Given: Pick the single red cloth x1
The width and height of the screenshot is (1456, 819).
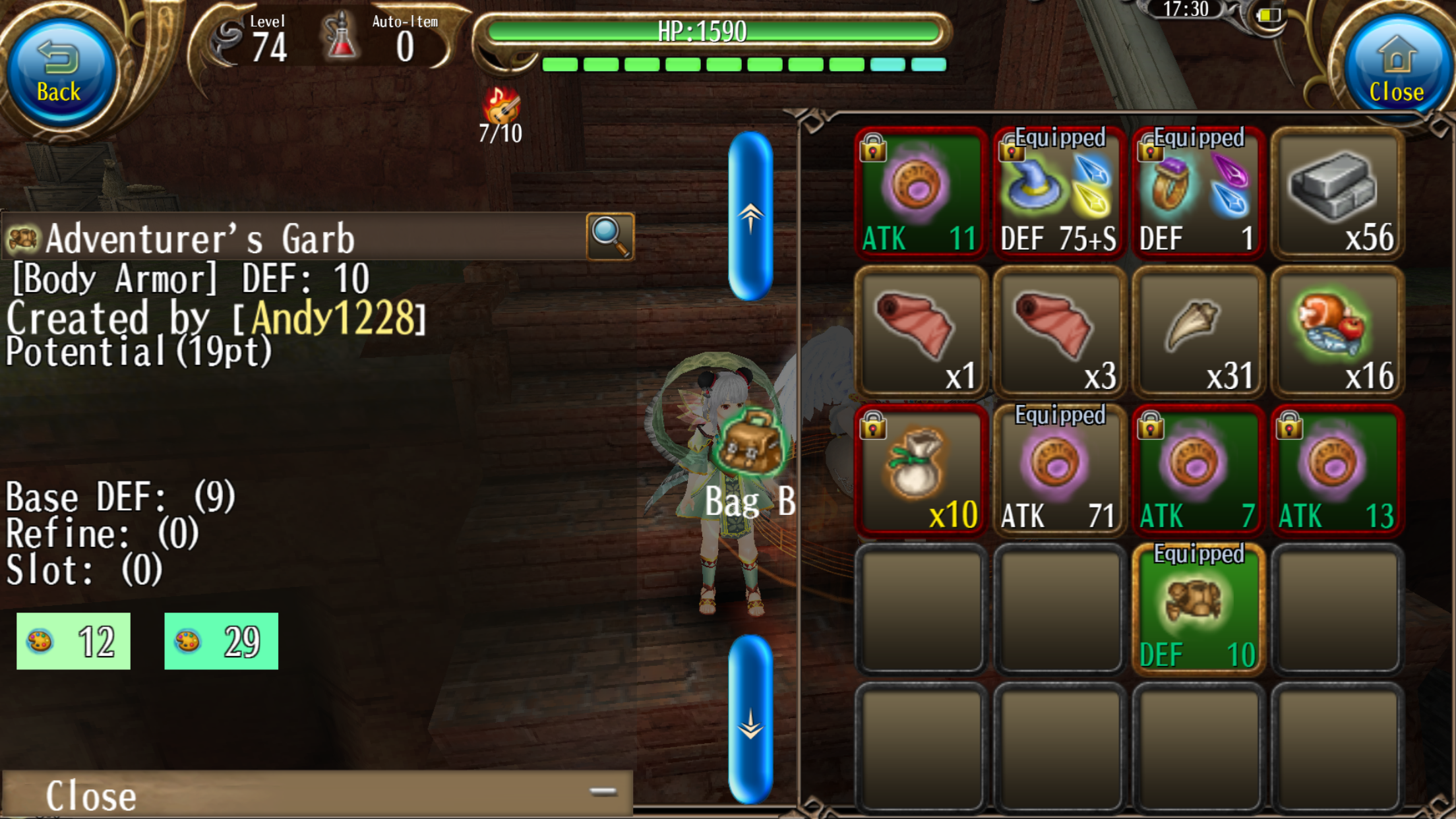Looking at the screenshot, I should click(x=920, y=332).
